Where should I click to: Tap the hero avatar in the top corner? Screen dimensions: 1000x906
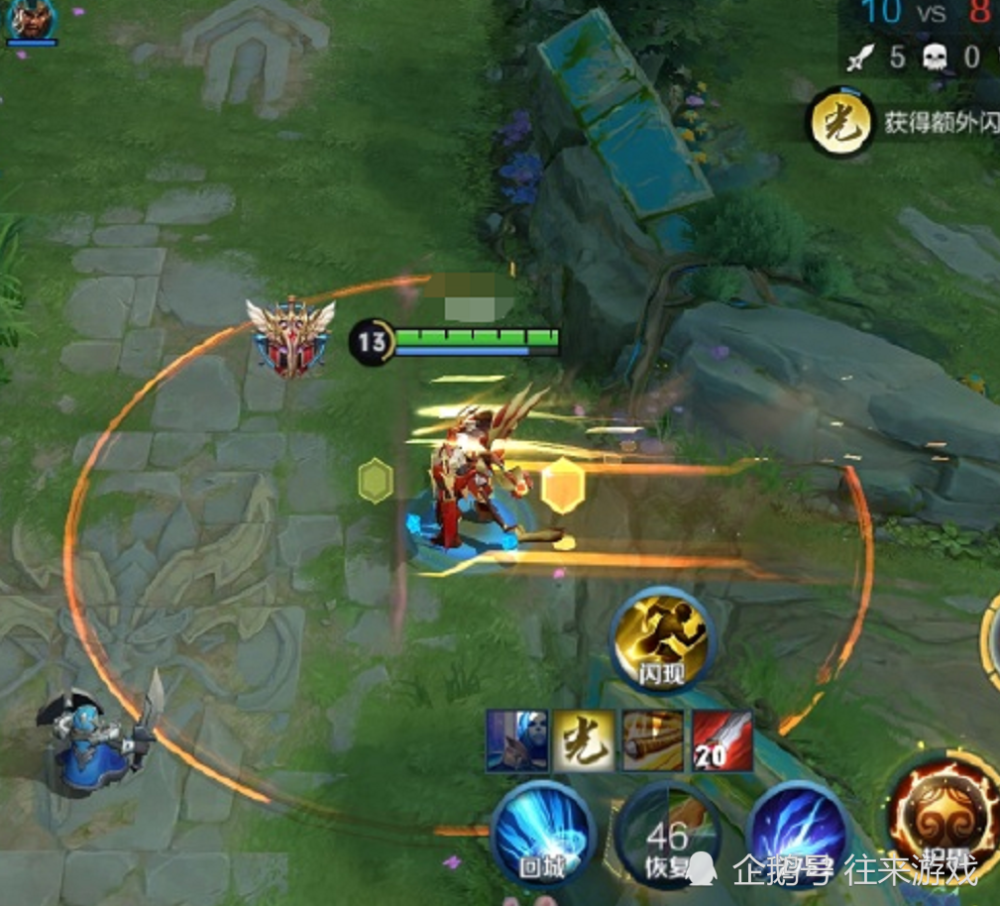[x=32, y=21]
